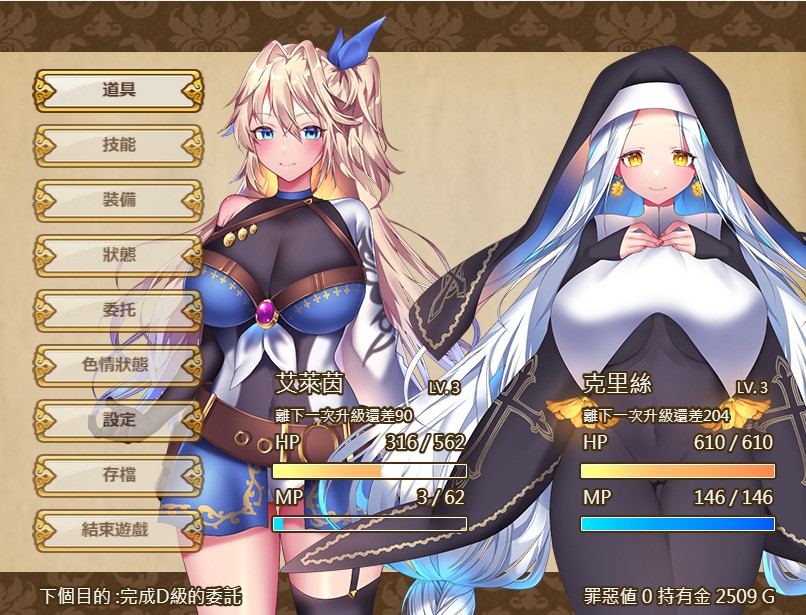Open the 設定 settings menu
Image resolution: width=806 pixels, height=615 pixels.
(x=118, y=420)
